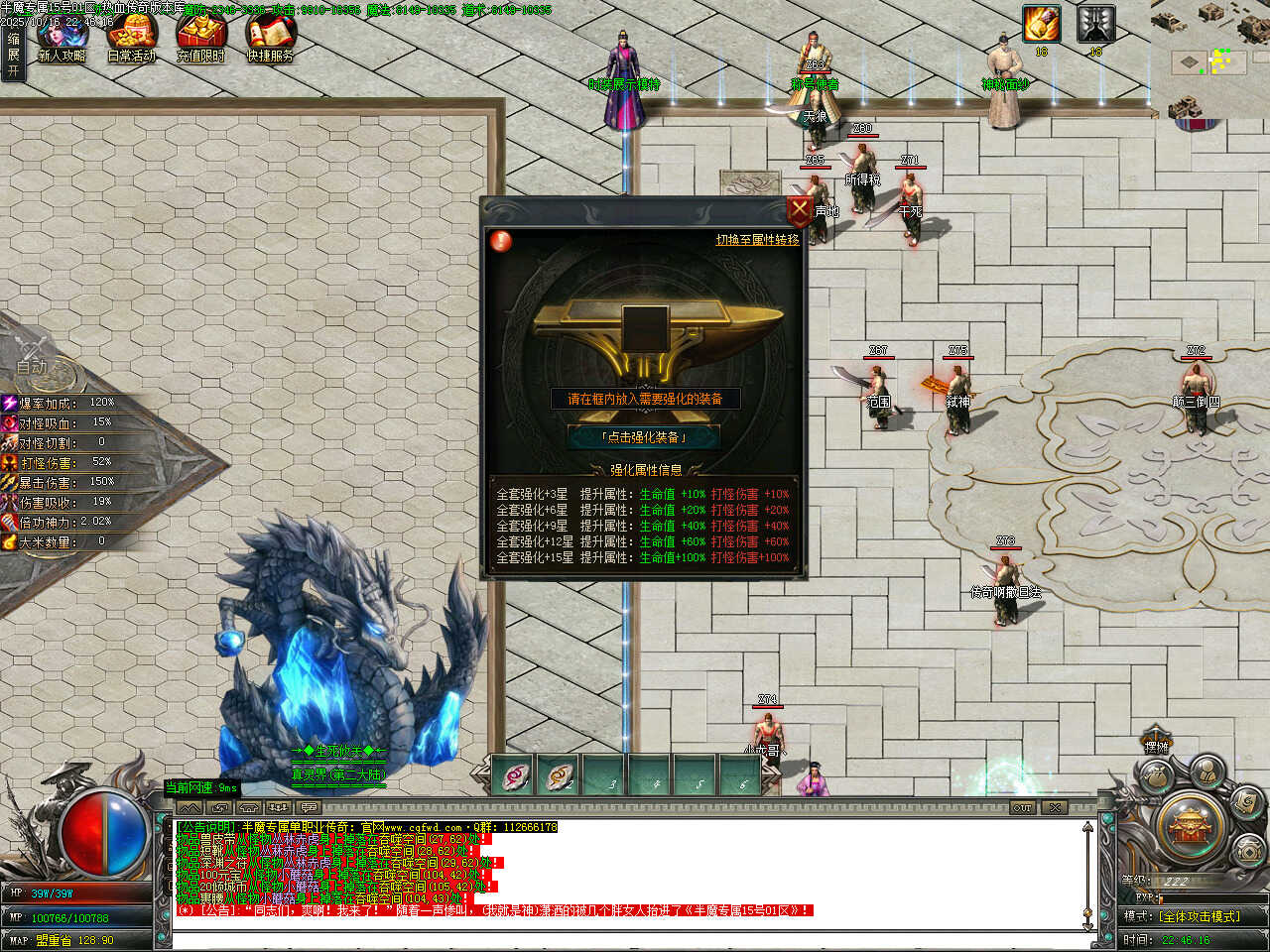Open the 摆摊 stall button
The width and height of the screenshot is (1270, 952).
coord(1156,745)
